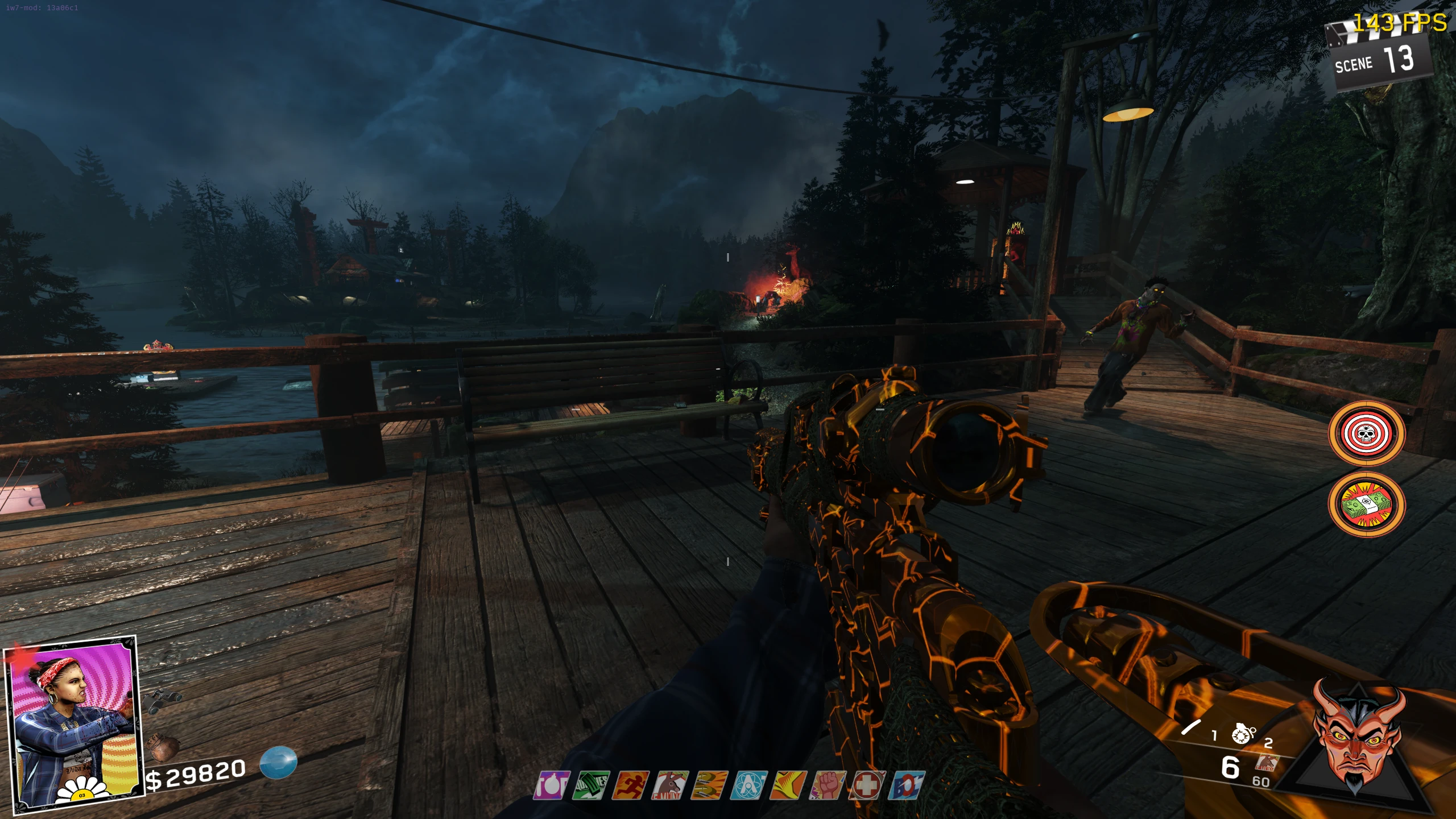Select the blue gem orb icon
Screen dimensions: 1456x819
click(x=278, y=763)
